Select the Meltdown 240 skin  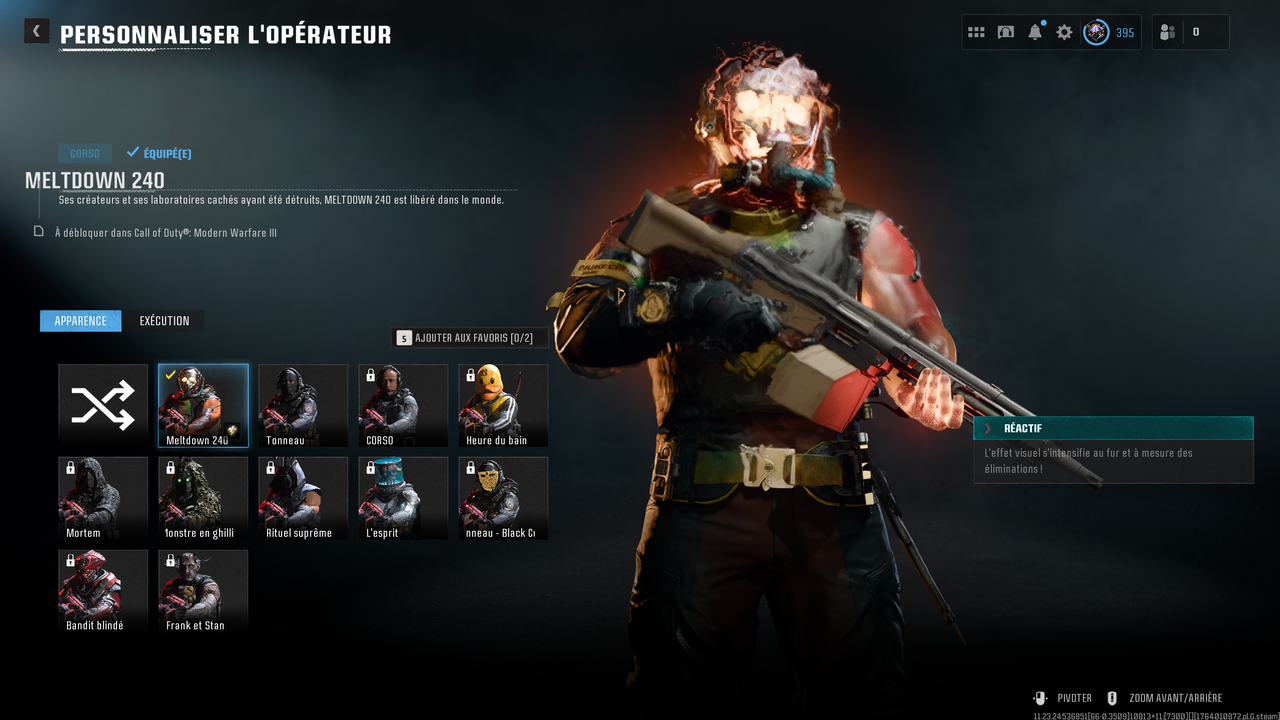(x=203, y=405)
